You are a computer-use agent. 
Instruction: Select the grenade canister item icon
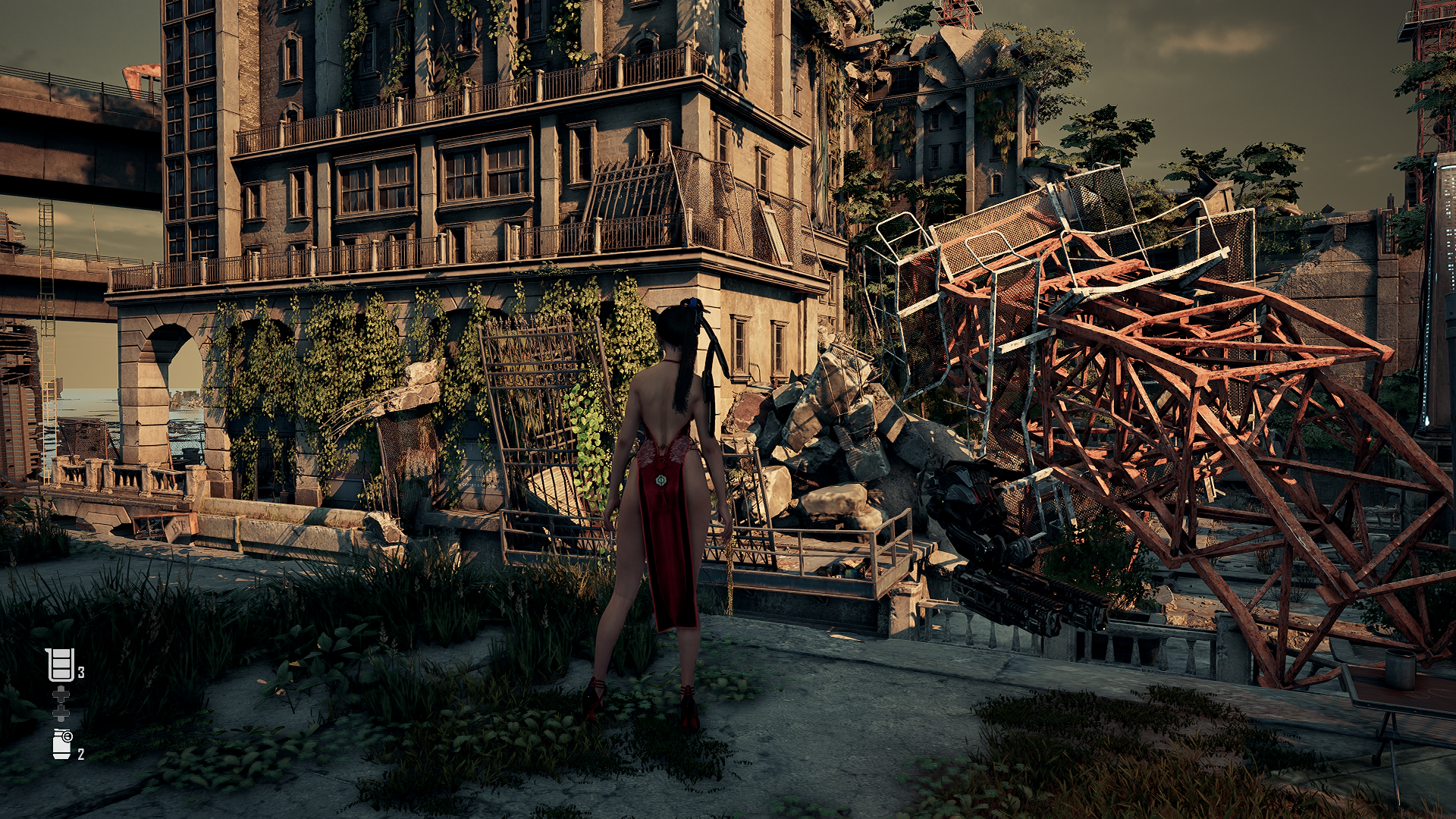61,743
